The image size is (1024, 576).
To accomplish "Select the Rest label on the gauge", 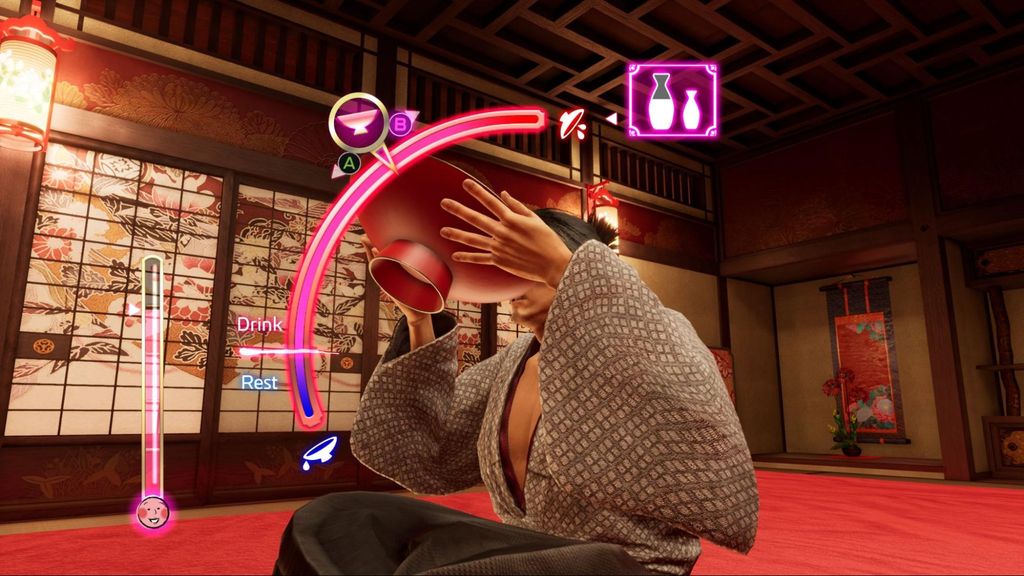I will coord(259,382).
